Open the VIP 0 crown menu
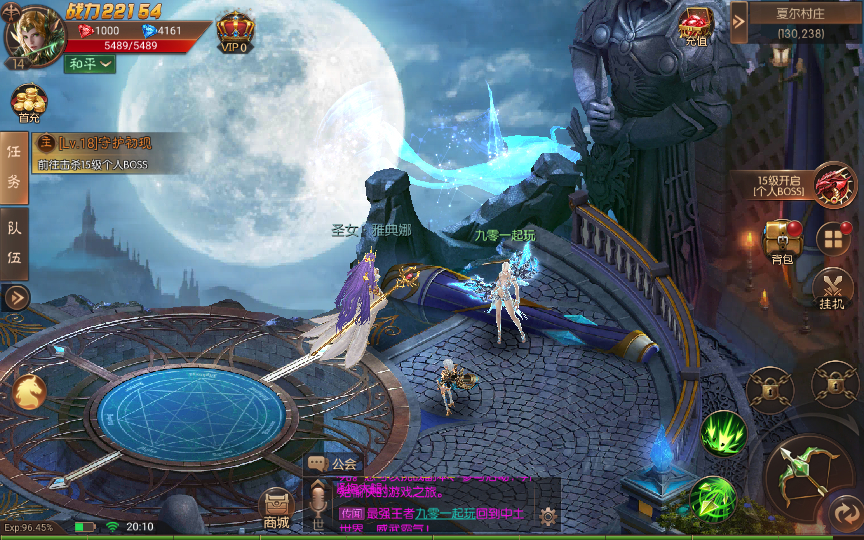 pyautogui.click(x=235, y=32)
